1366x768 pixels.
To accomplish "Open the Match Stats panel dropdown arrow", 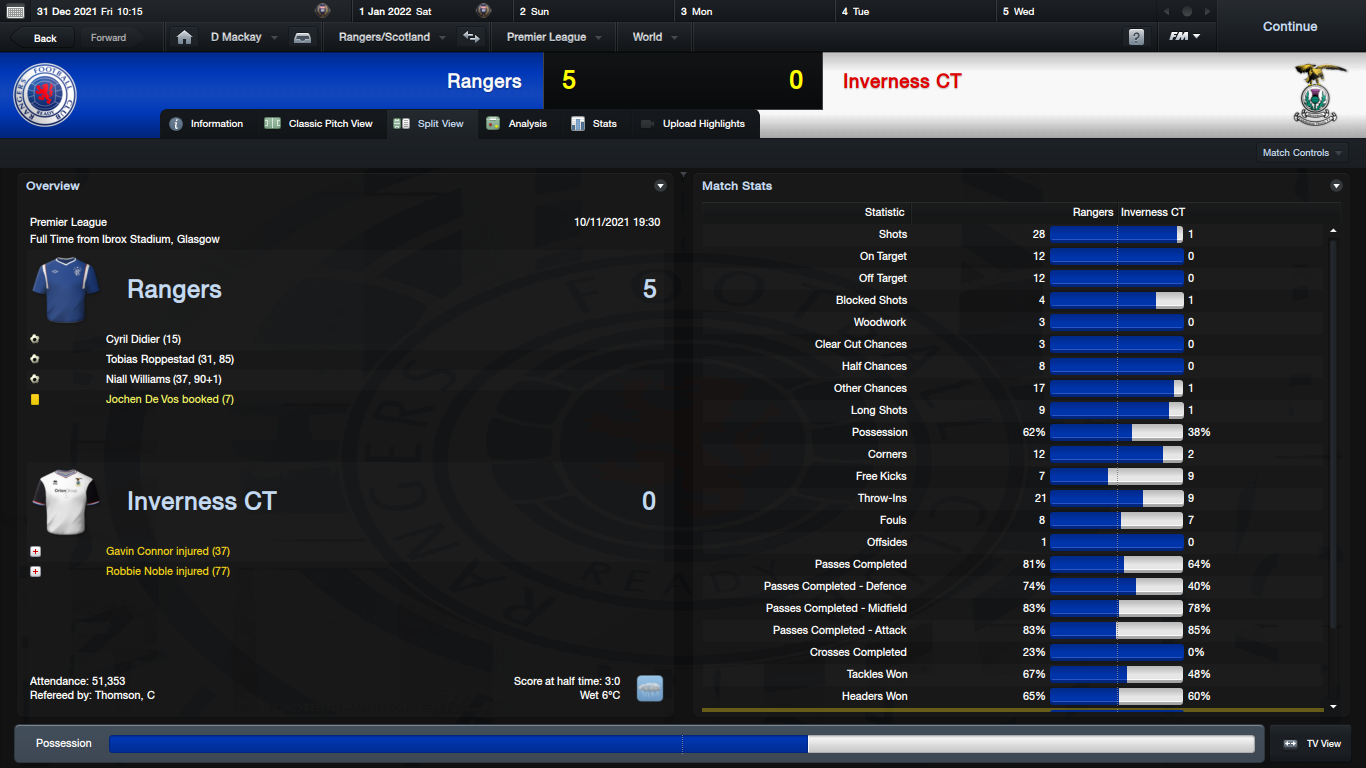I will [1337, 186].
